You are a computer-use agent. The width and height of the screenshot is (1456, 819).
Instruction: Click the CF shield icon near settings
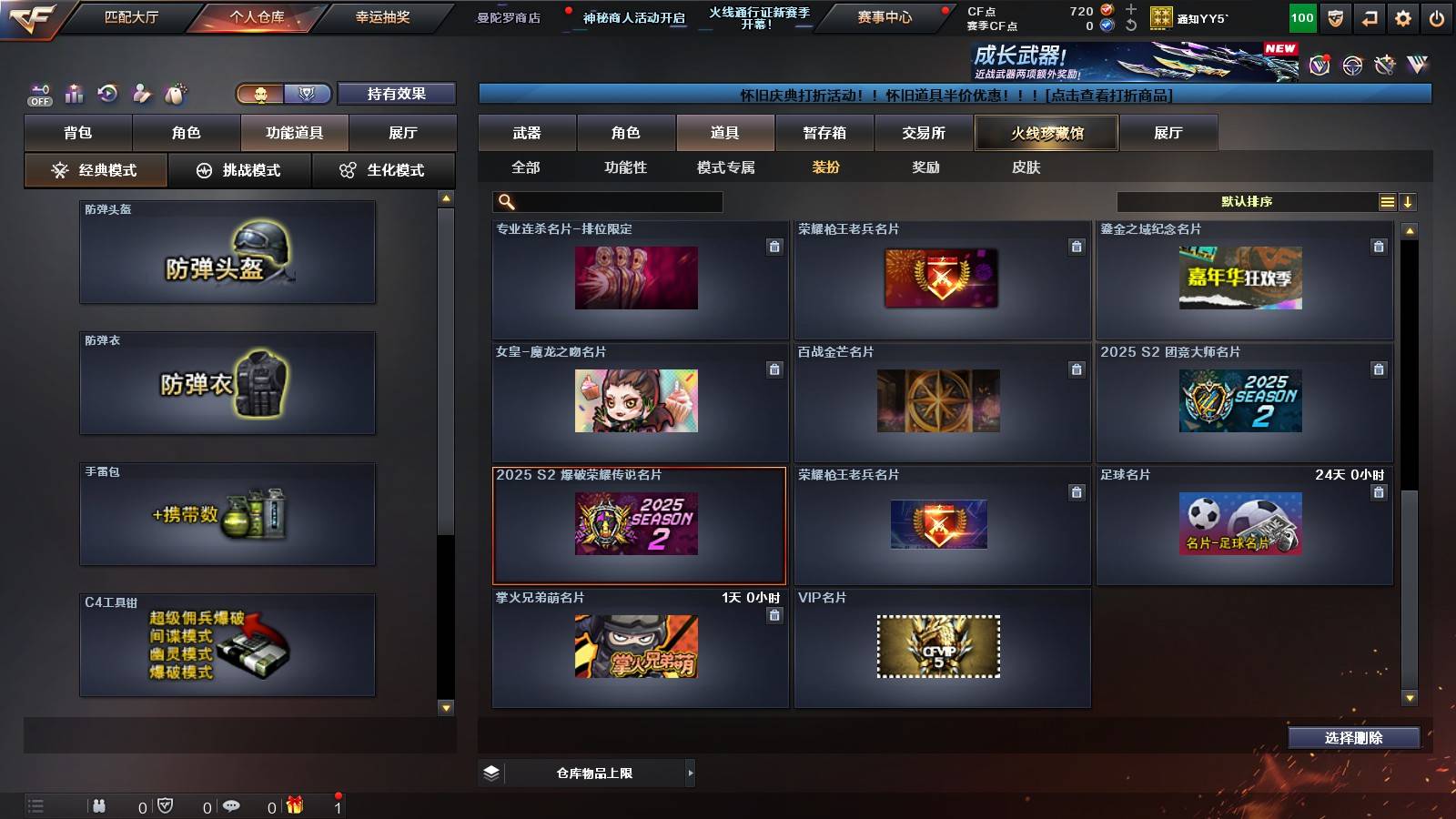pyautogui.click(x=1335, y=17)
